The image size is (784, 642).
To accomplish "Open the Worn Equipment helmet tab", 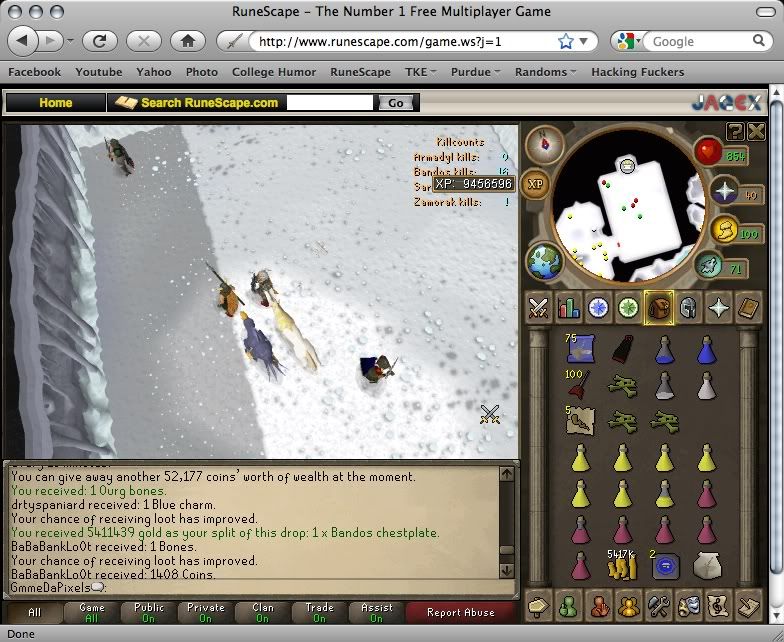I will pos(688,308).
